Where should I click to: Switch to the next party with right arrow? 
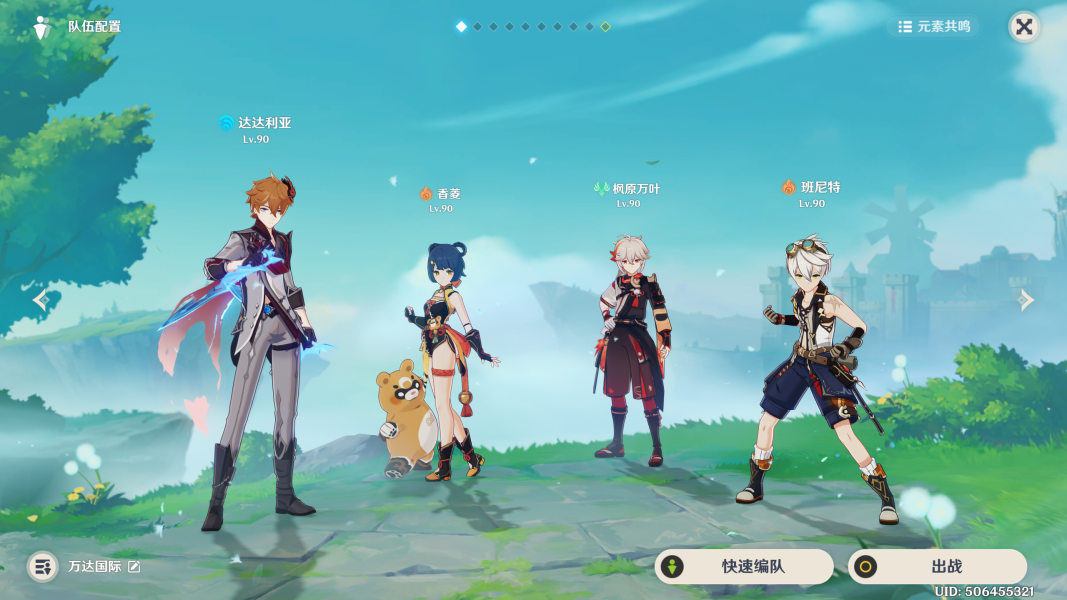1026,300
